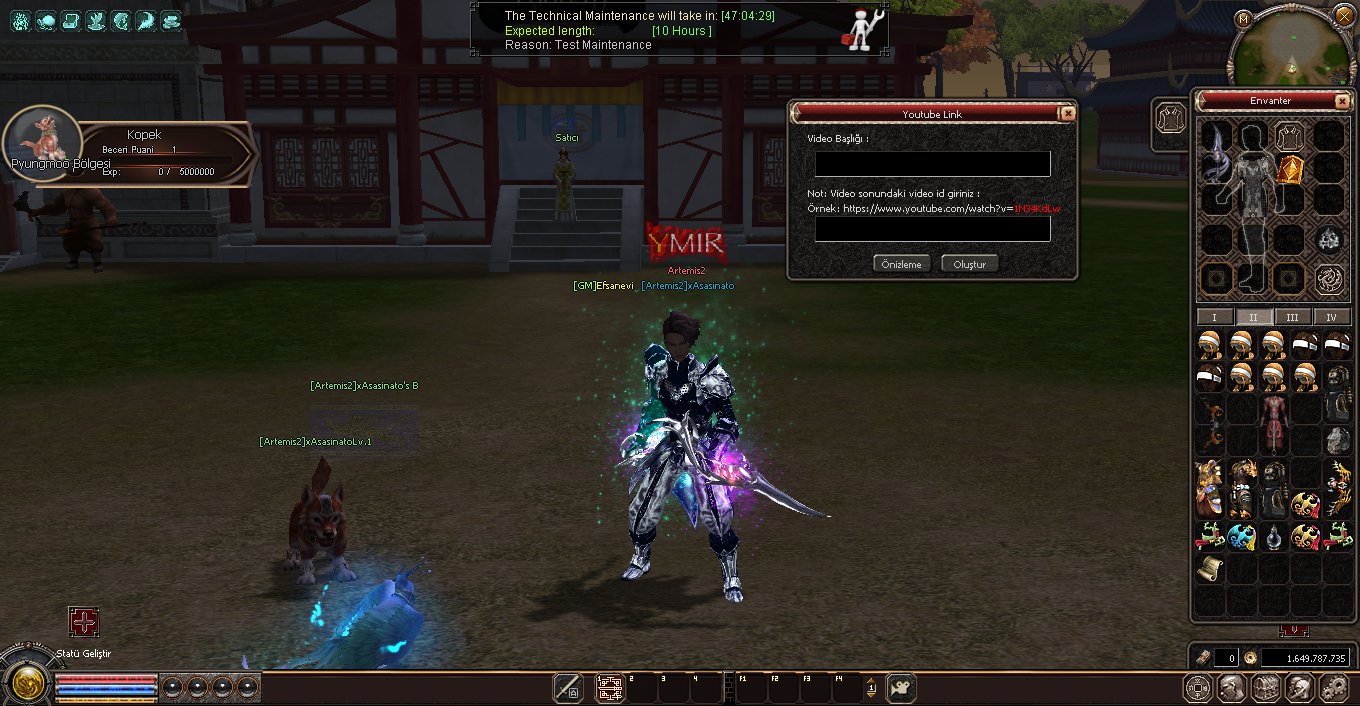Close the Youtube Link window
This screenshot has height=706, width=1360.
1068,113
